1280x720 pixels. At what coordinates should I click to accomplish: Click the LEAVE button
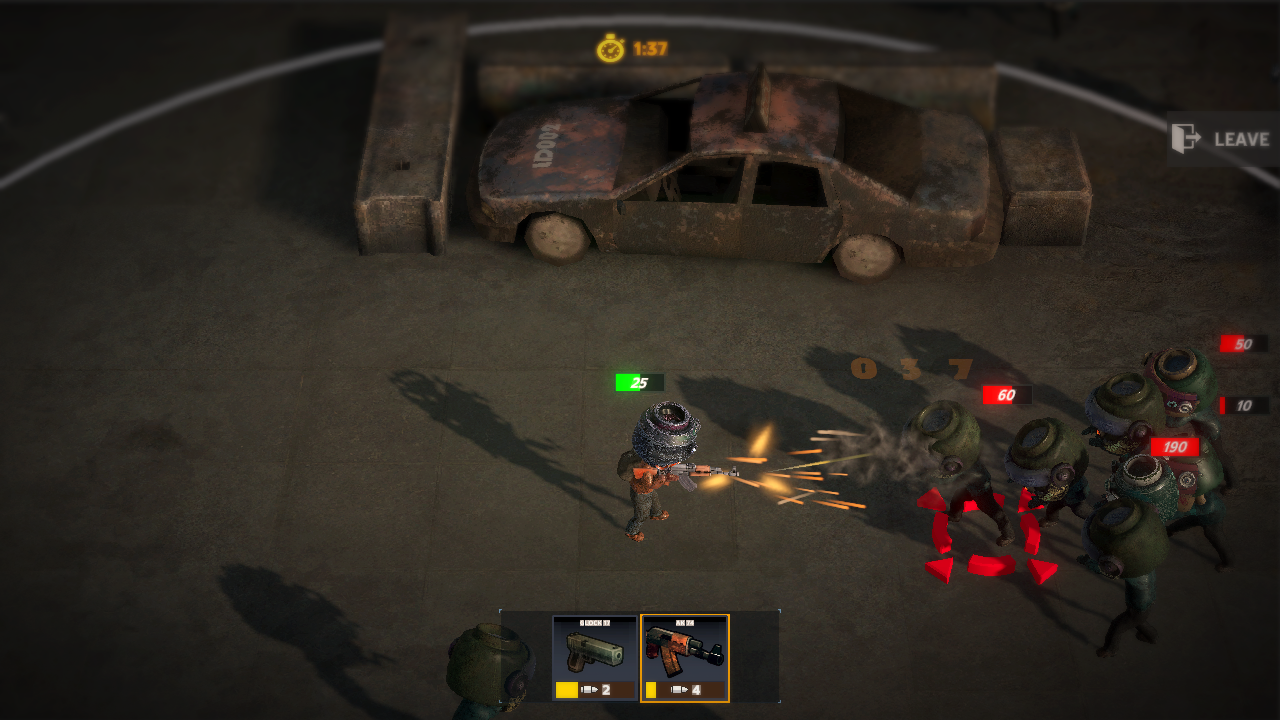coord(1222,139)
